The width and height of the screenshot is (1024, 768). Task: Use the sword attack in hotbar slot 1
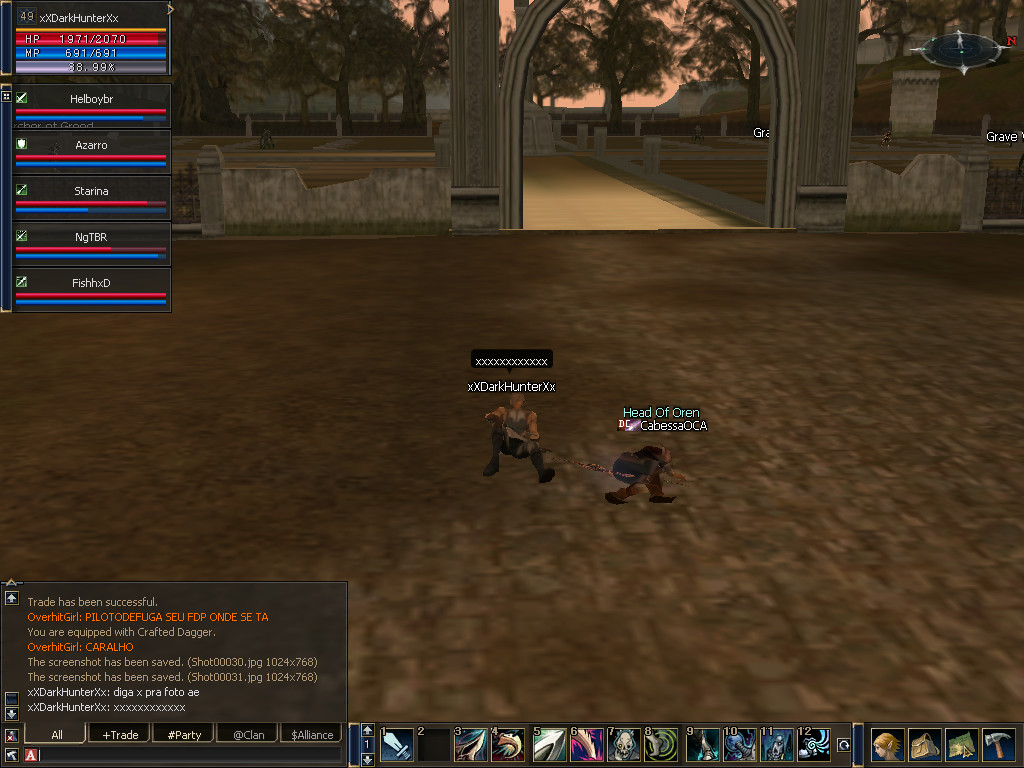(397, 745)
